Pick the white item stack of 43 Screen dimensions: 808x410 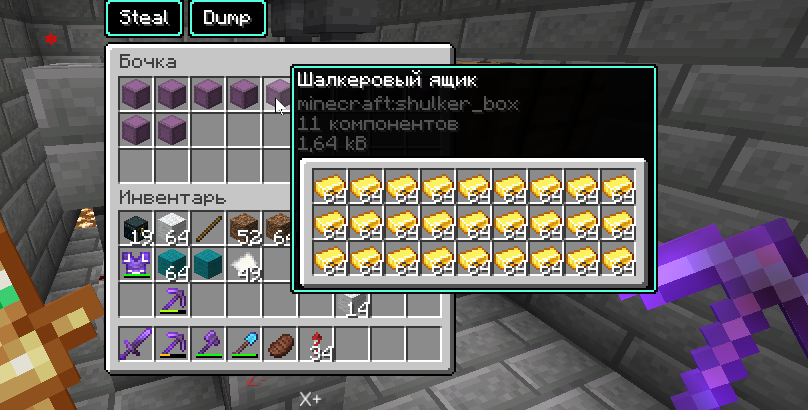point(245,264)
